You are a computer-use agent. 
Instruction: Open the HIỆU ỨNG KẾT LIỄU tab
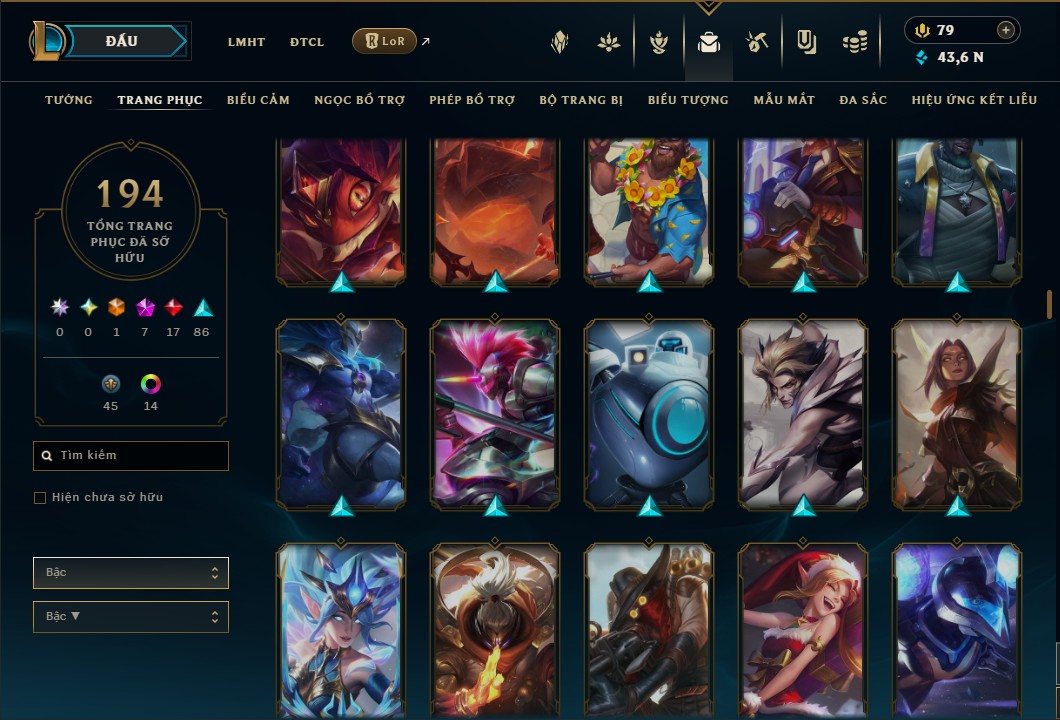pyautogui.click(x=974, y=100)
